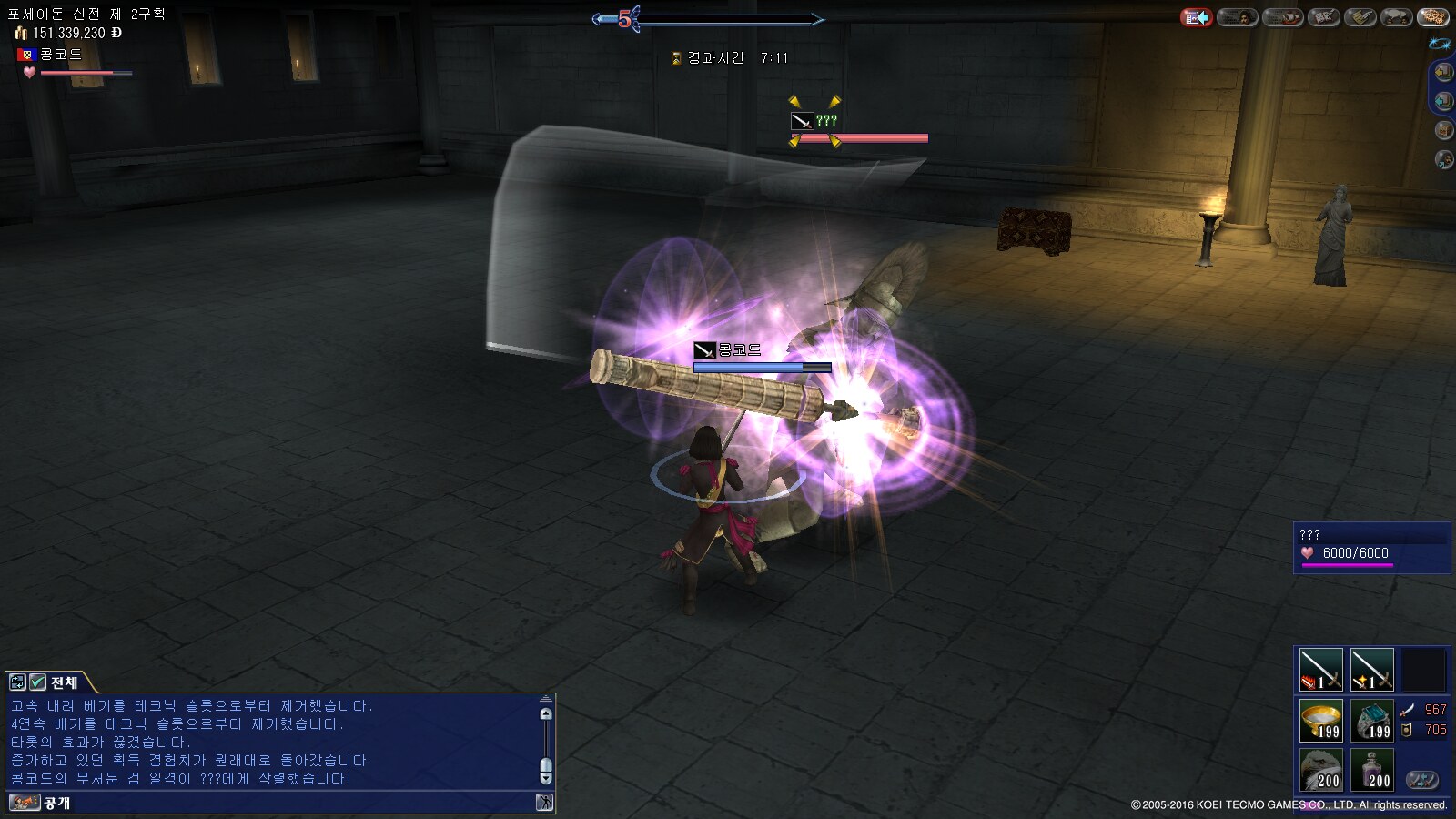Click the cyan arrow panel button

pos(1443,101)
